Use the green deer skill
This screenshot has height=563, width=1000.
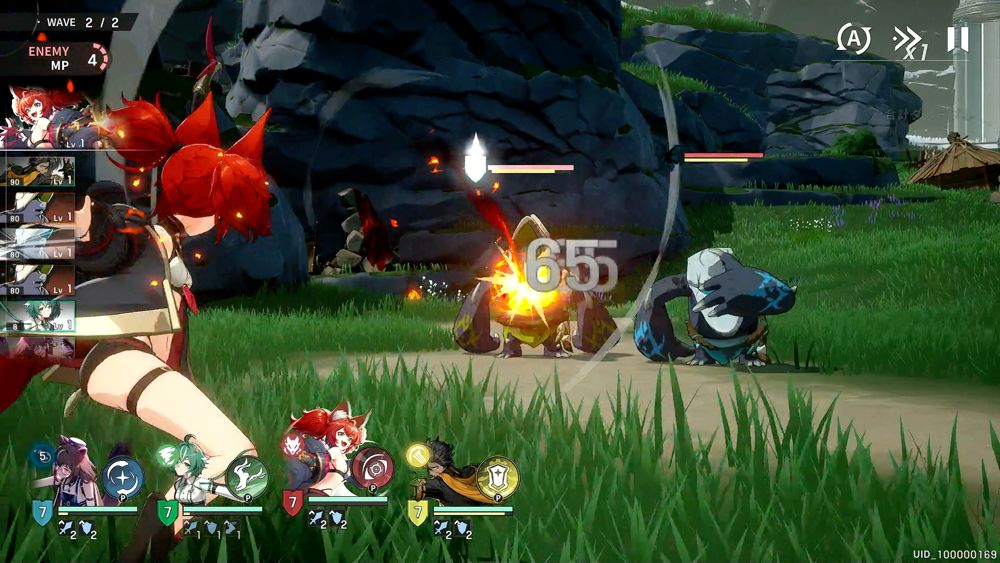click(x=246, y=477)
